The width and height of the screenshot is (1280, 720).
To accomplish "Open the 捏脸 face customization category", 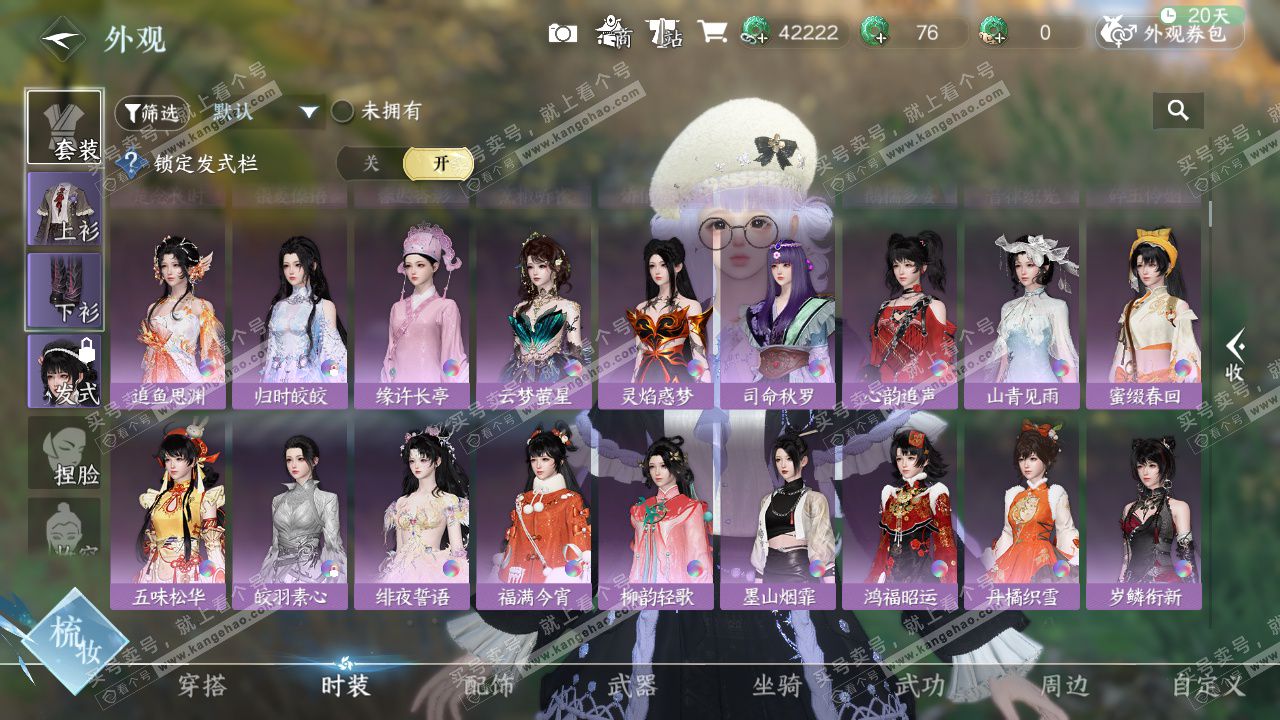I will click(x=64, y=453).
